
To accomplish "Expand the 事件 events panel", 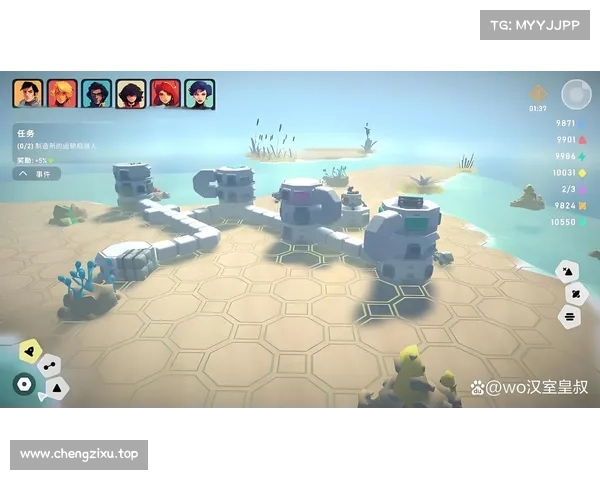I will (37, 173).
